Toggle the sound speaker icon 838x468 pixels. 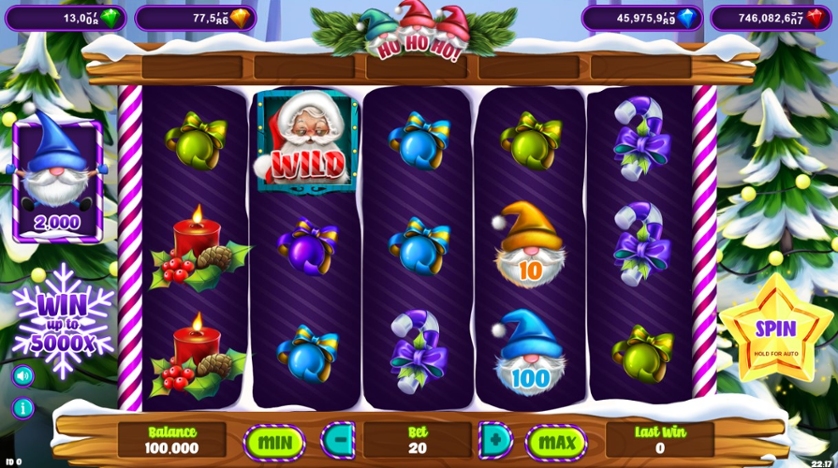22,376
